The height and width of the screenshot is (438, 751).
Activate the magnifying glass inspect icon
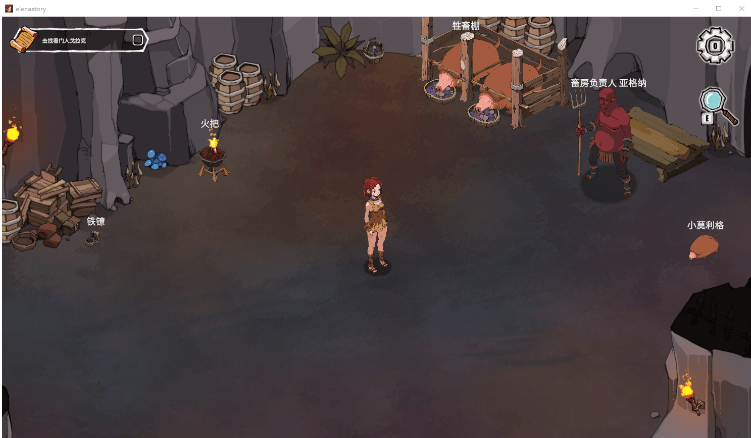713,101
